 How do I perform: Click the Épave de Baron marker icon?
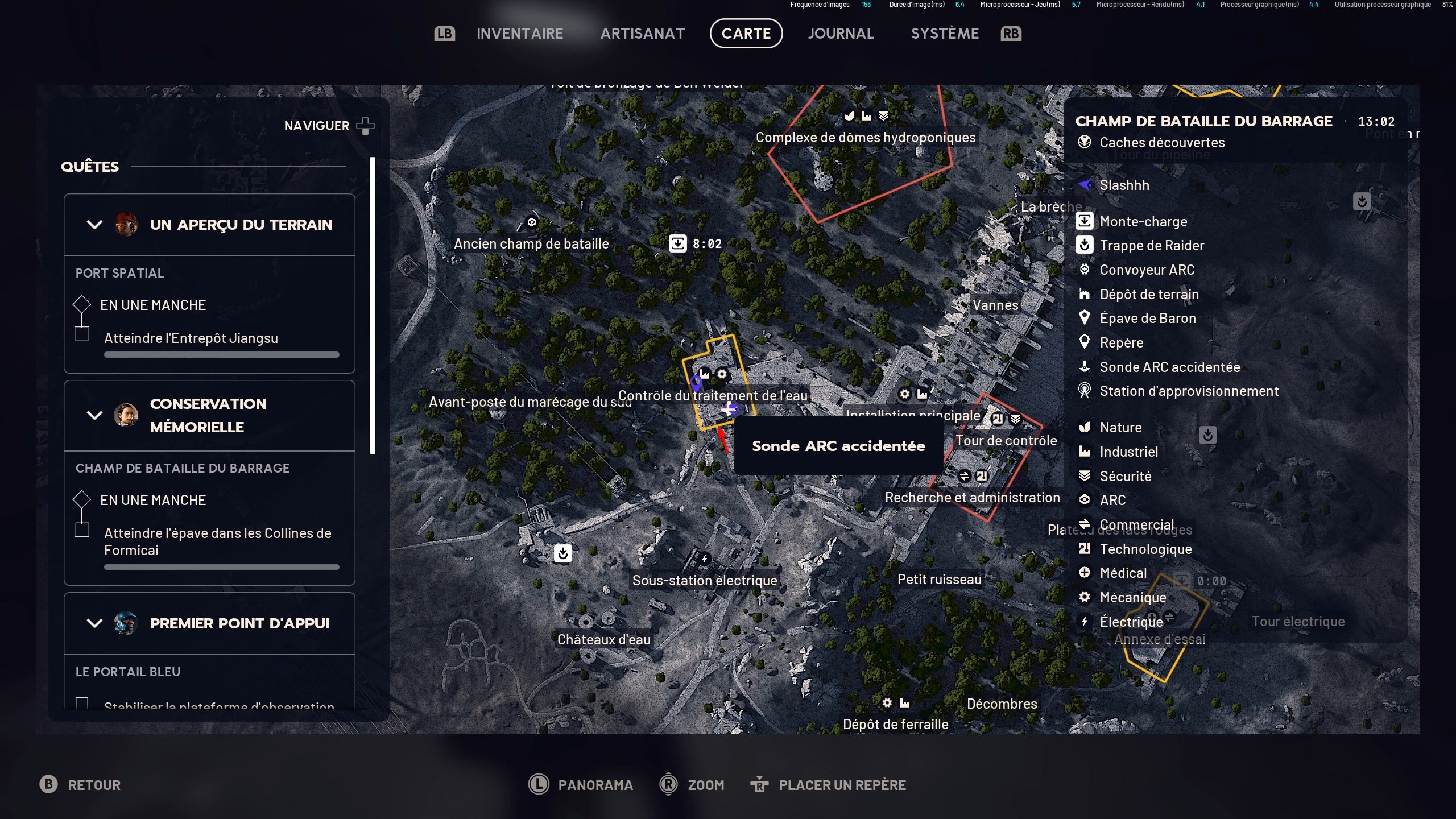pyautogui.click(x=1085, y=318)
